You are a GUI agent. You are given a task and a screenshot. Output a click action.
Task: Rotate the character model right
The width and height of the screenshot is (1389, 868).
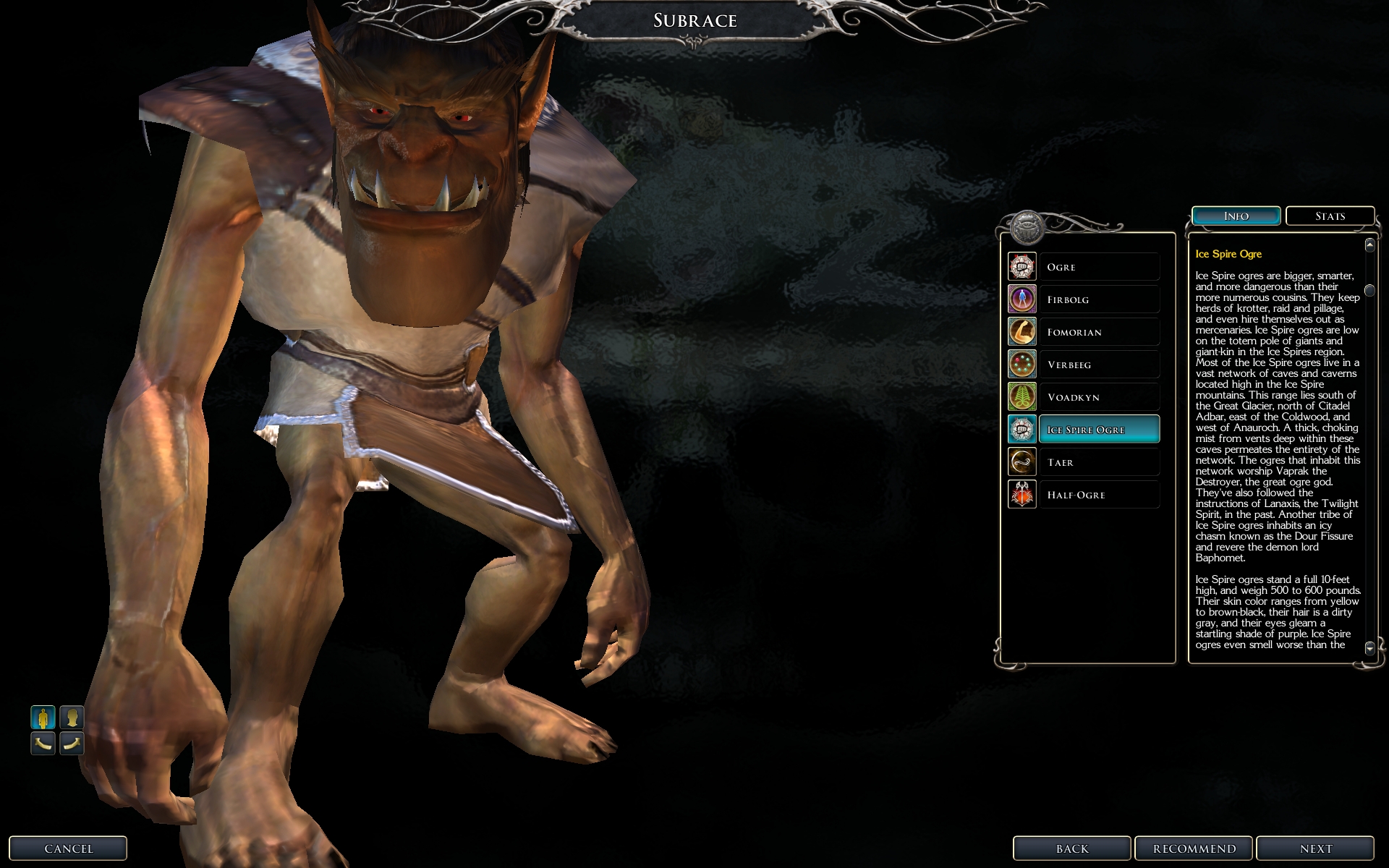(x=72, y=743)
